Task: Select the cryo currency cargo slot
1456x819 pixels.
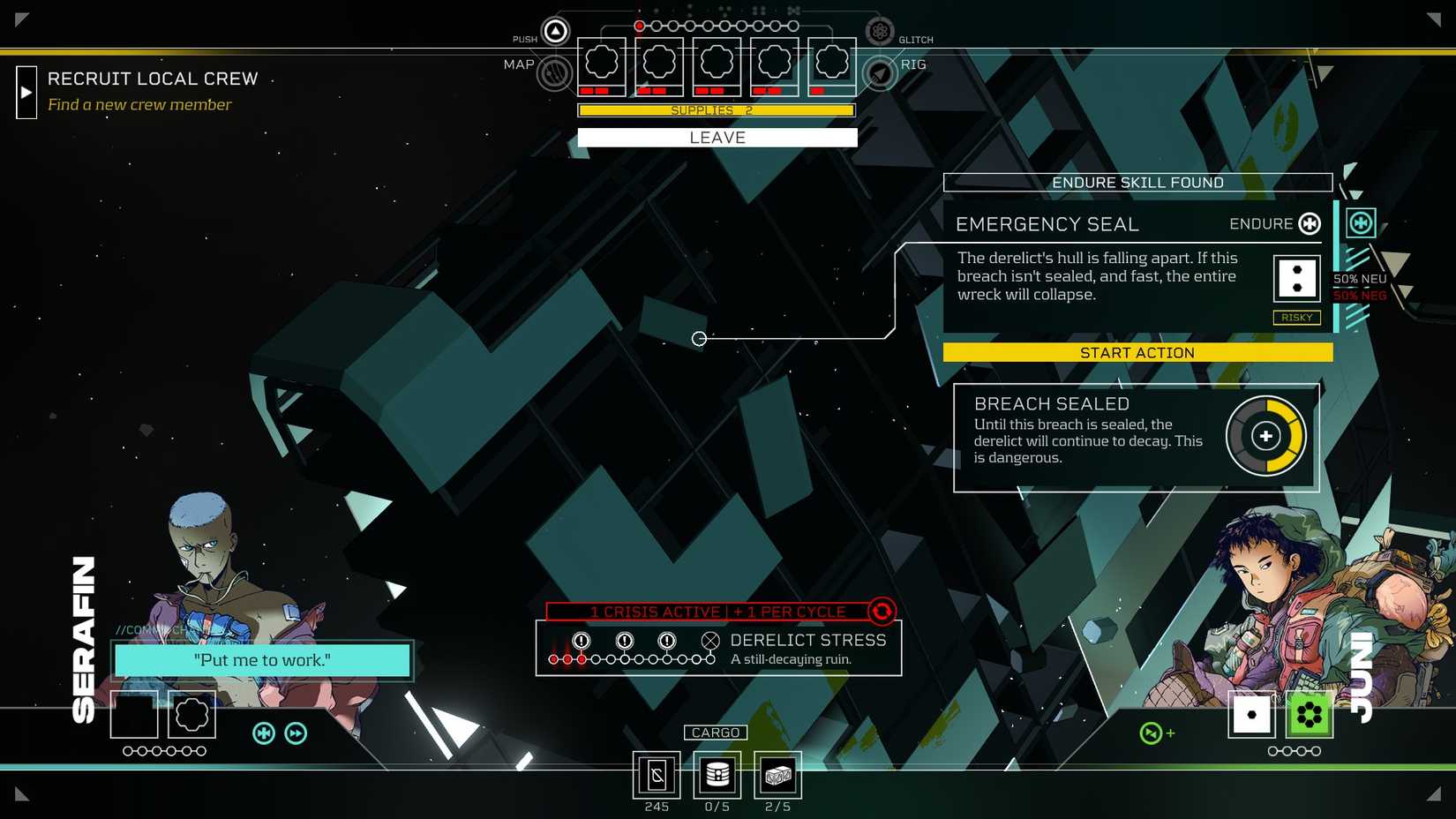Action: [x=657, y=775]
